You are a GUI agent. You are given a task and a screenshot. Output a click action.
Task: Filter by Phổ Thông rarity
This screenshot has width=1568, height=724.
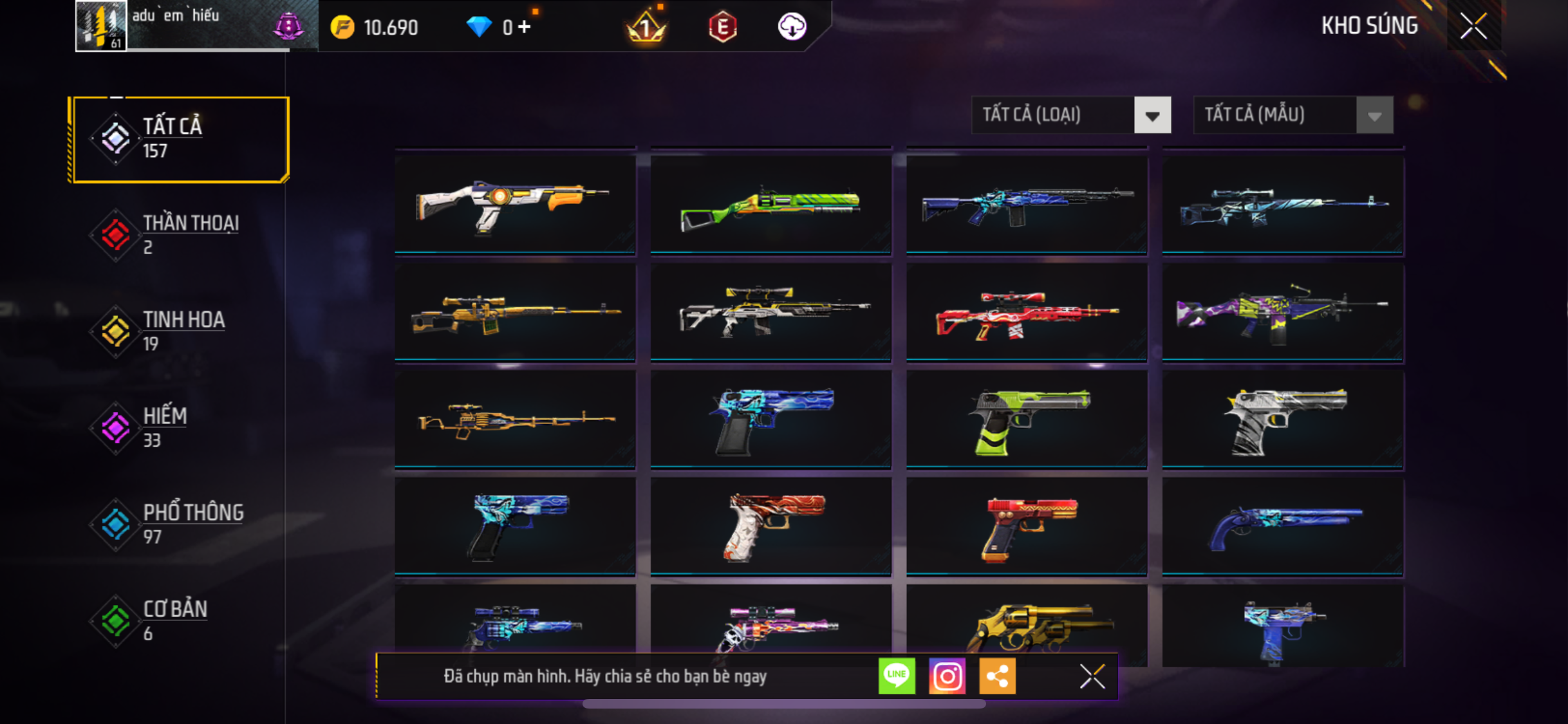coord(180,524)
